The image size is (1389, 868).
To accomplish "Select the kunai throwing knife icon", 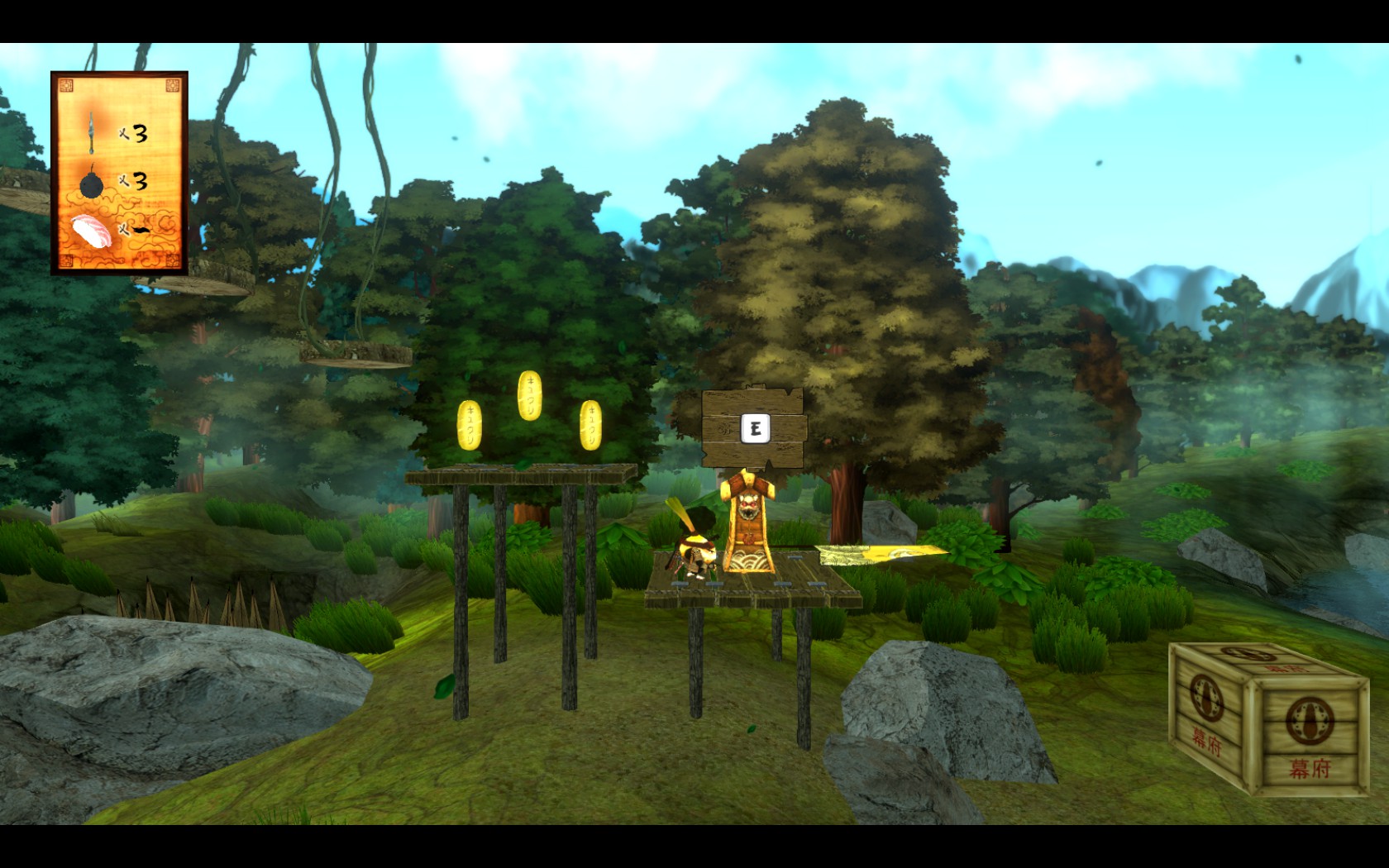I will pyautogui.click(x=91, y=133).
